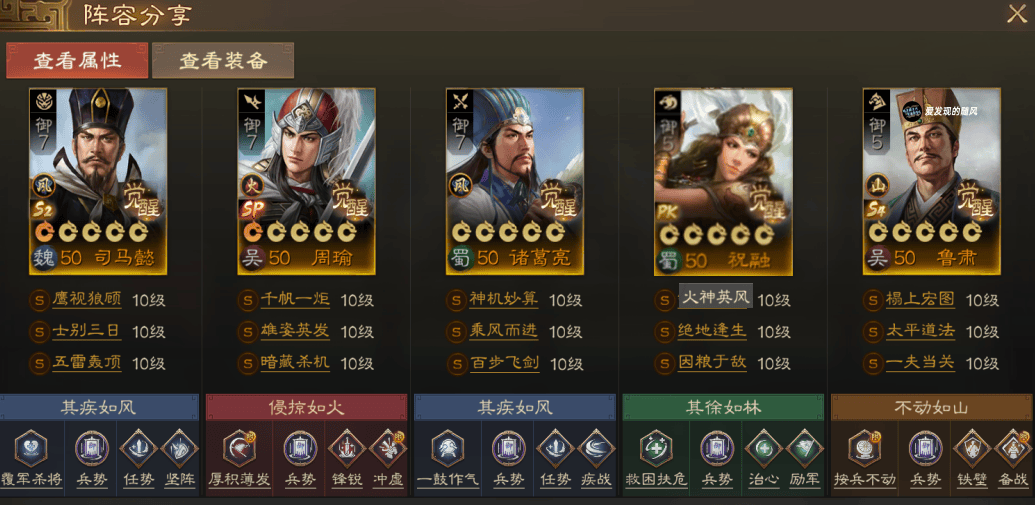The height and width of the screenshot is (505, 1035).
Task: View the 绝地逢生 skill
Action: [x=712, y=331]
